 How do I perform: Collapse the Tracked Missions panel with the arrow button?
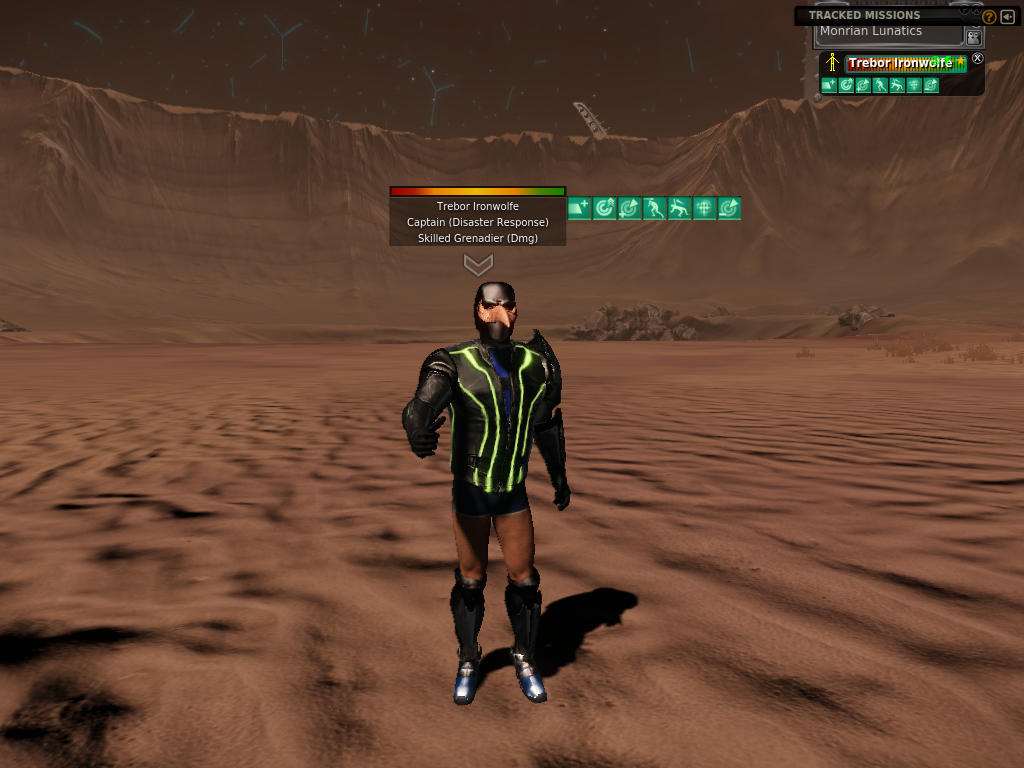(x=1006, y=16)
